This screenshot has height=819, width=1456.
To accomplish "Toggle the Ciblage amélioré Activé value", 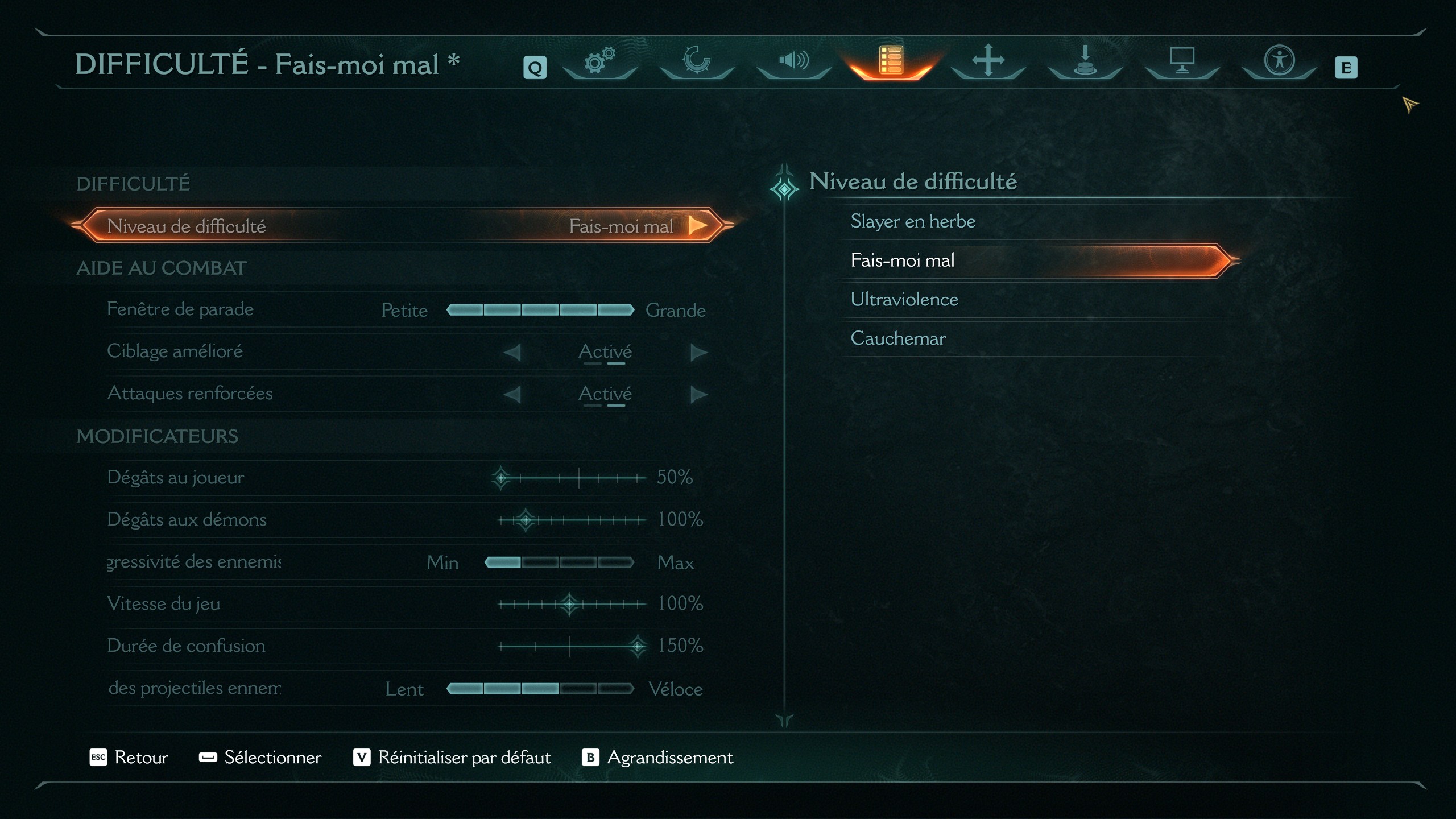I will pos(605,351).
